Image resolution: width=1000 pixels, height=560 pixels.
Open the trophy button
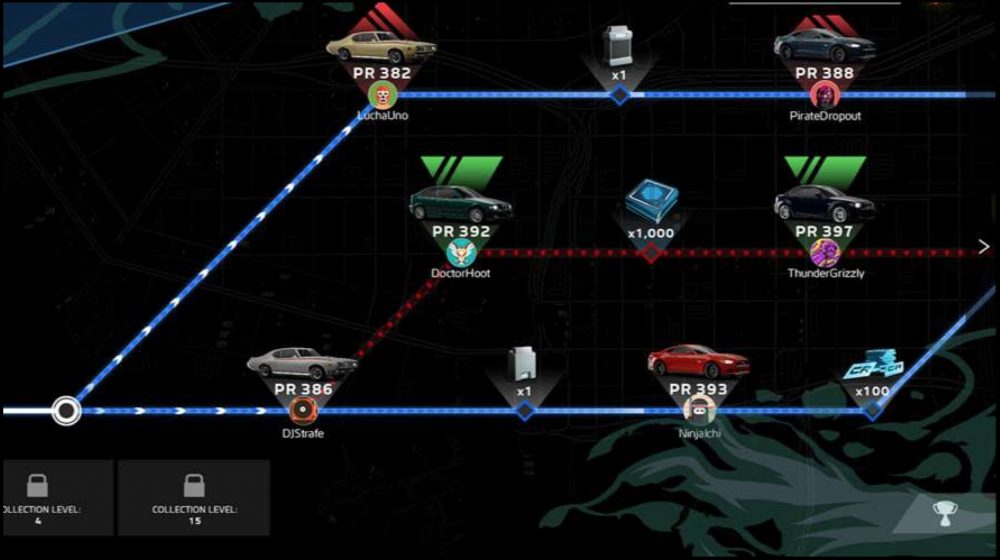point(942,514)
